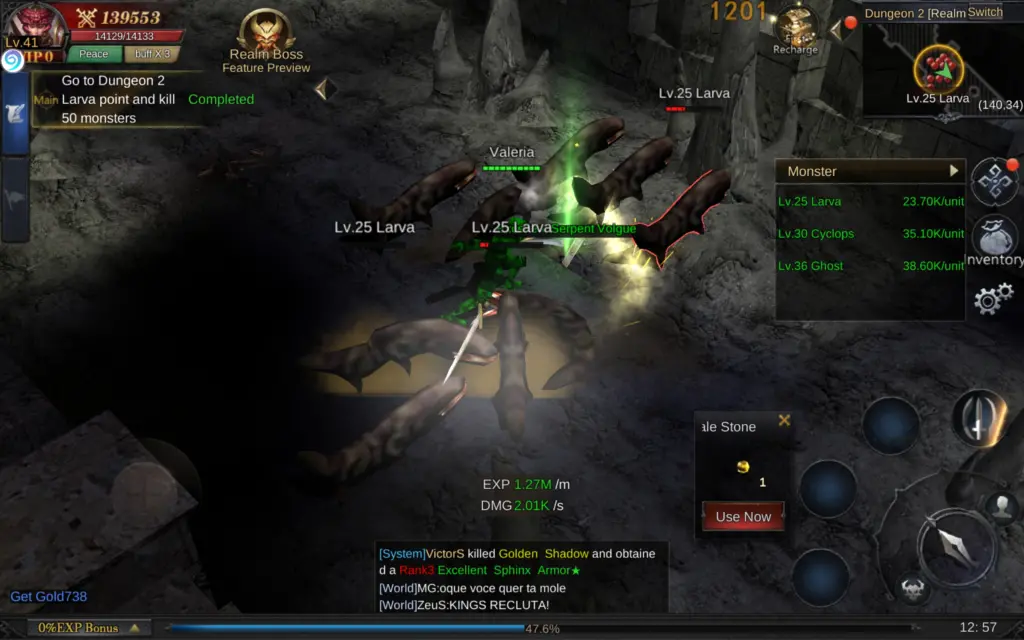Expand the EXP Bonus arrow
Viewport: 1024px width, 640px height.
point(134,628)
